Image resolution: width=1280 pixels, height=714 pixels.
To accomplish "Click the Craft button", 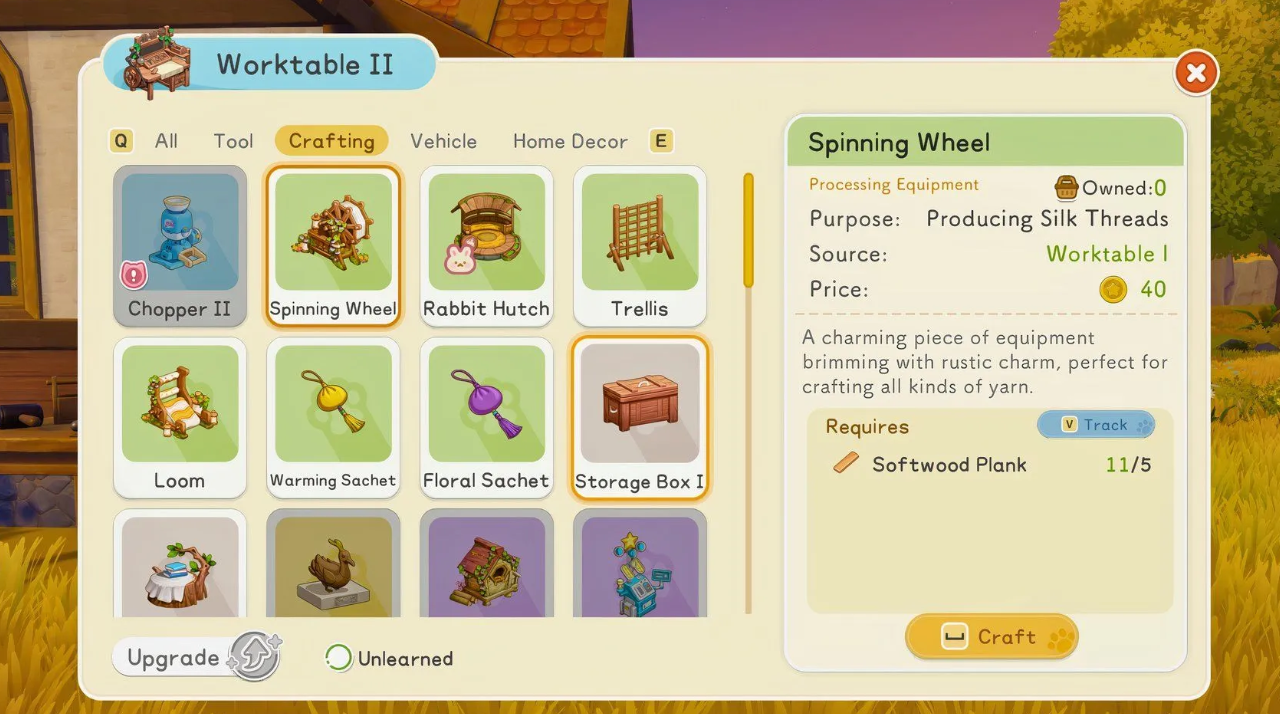I will pos(991,637).
